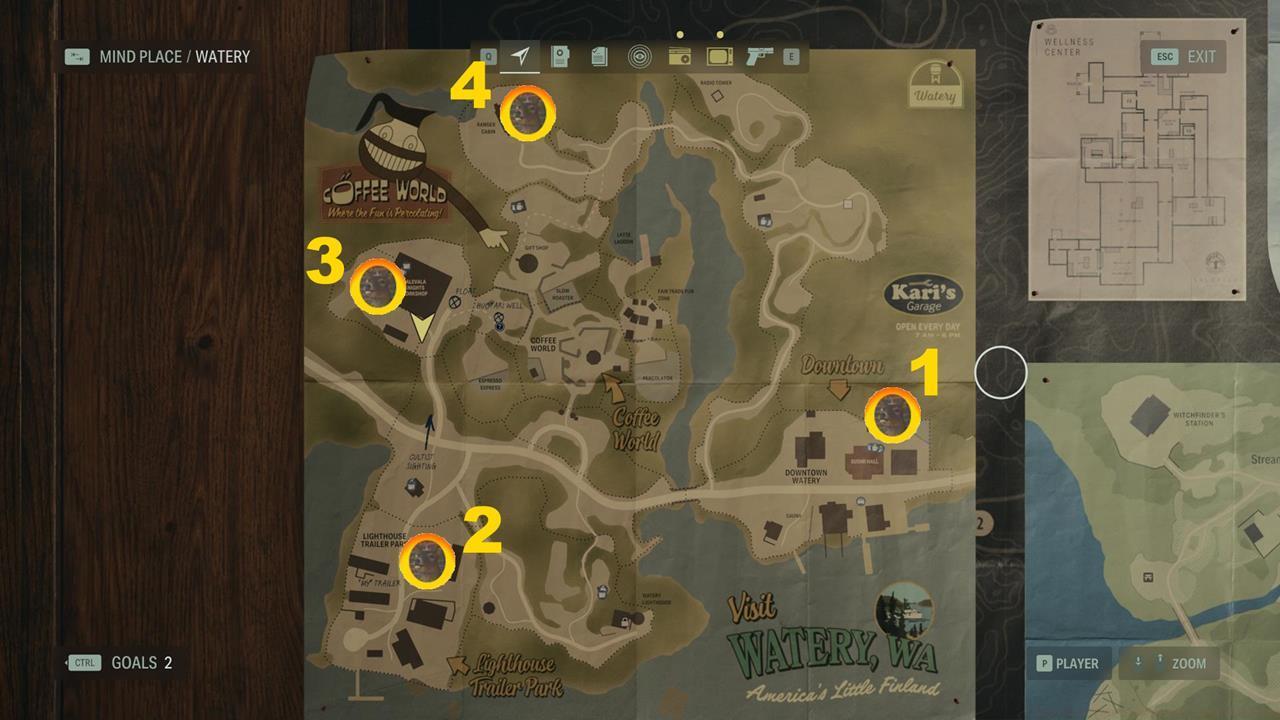This screenshot has width=1280, height=720.
Task: Click the circular map cursor reticle
Action: pos(1002,372)
